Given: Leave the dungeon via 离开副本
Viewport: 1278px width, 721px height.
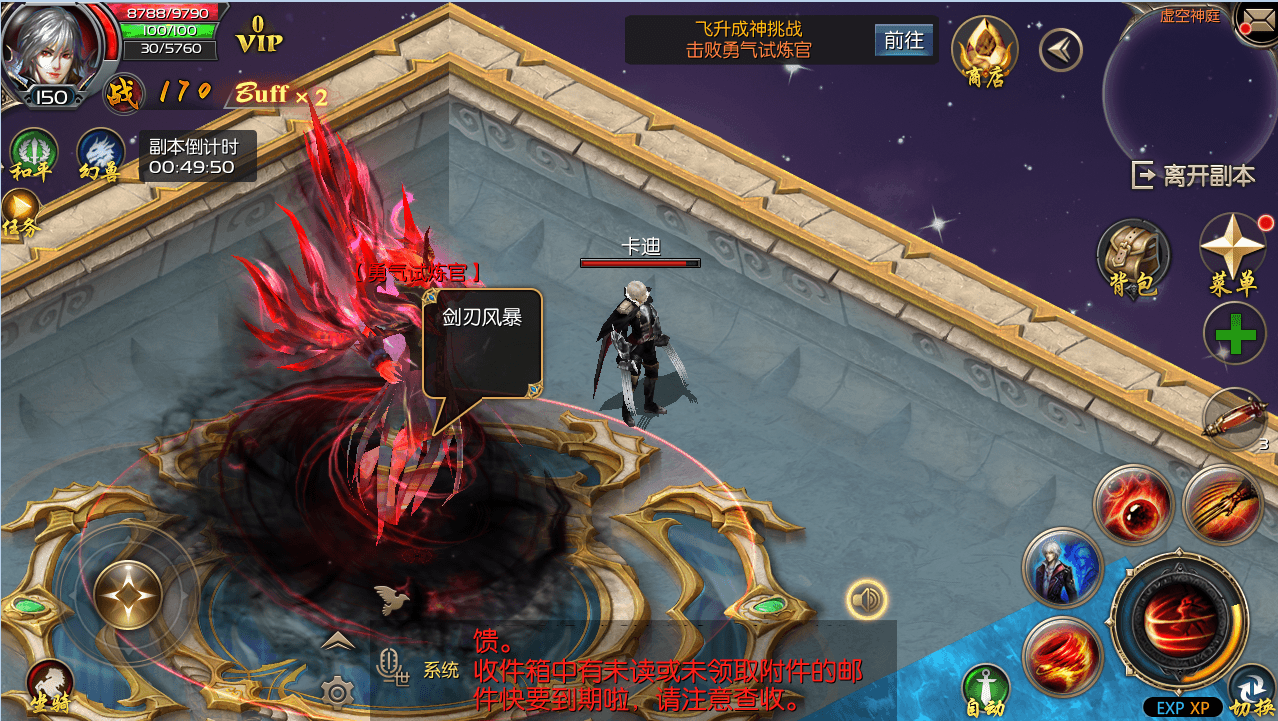Looking at the screenshot, I should tap(1194, 175).
